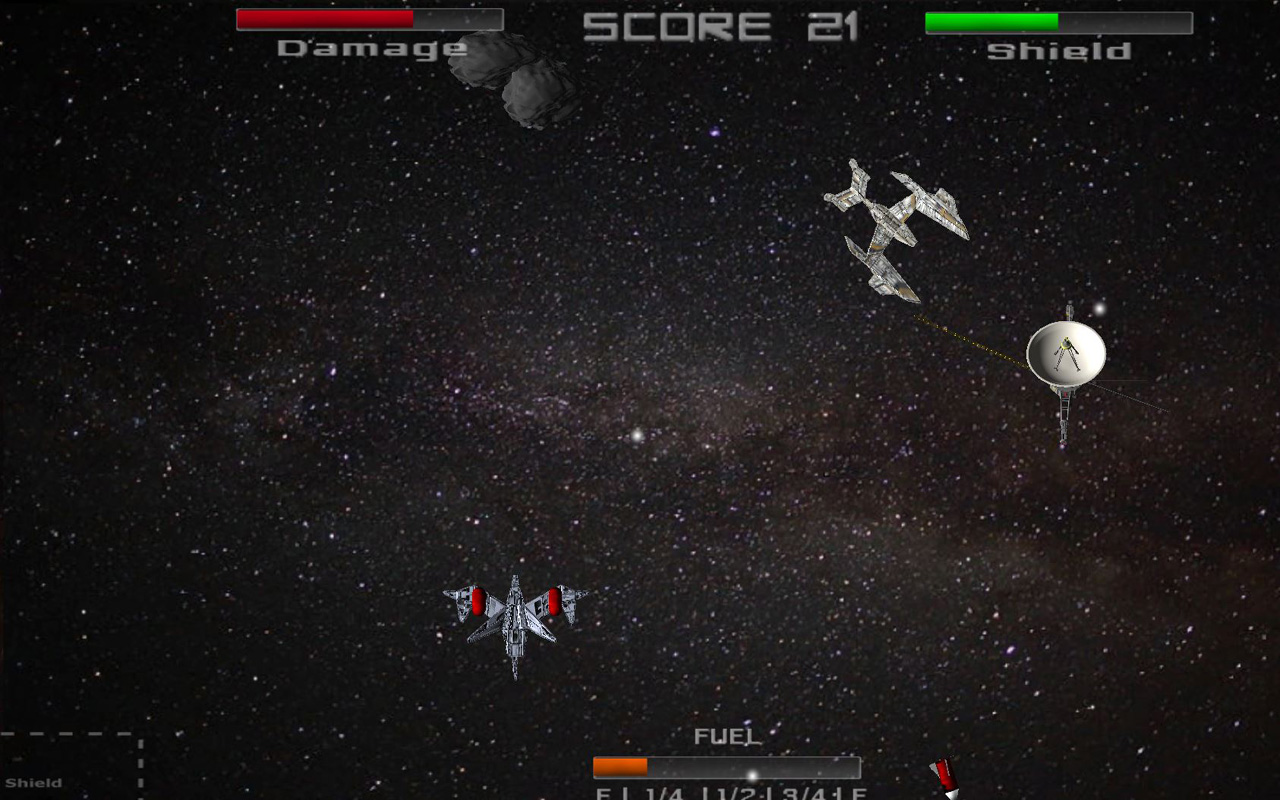Click the orange fuel level bar
Viewport: 1280px width, 800px height.
[x=620, y=766]
